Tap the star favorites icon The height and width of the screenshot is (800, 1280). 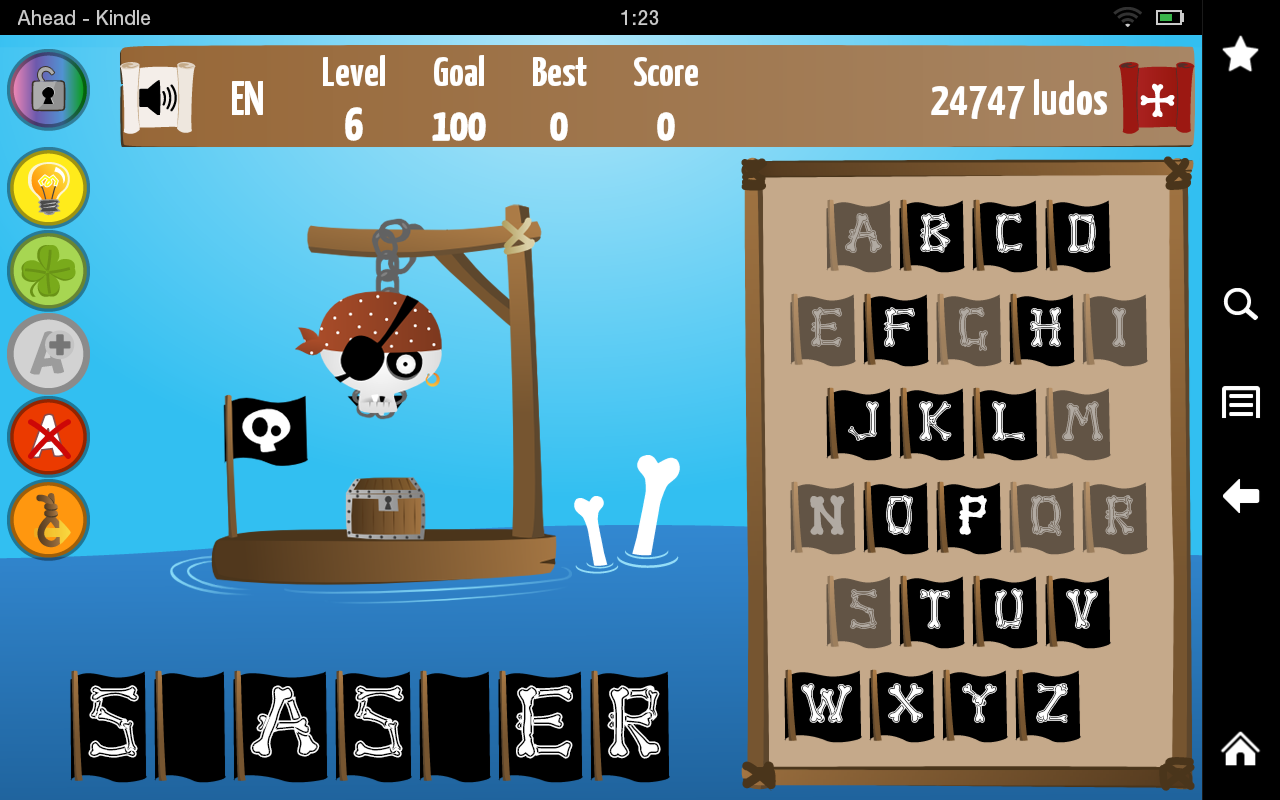[1240, 54]
